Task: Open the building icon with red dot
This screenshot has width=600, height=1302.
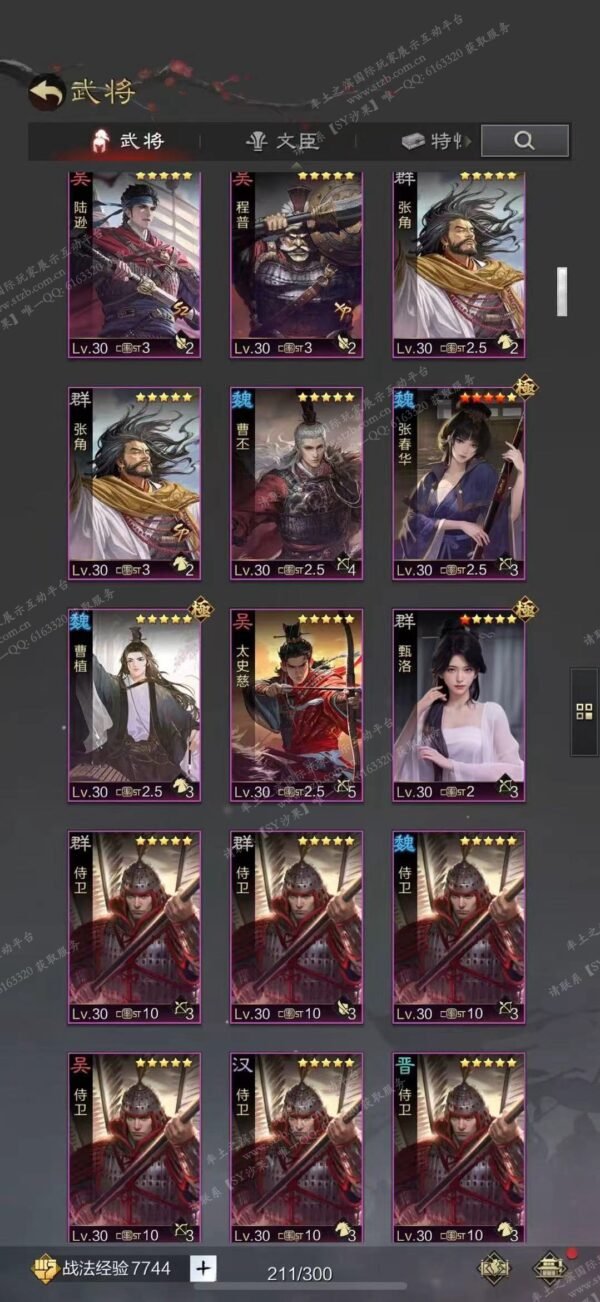Action: point(548,1268)
